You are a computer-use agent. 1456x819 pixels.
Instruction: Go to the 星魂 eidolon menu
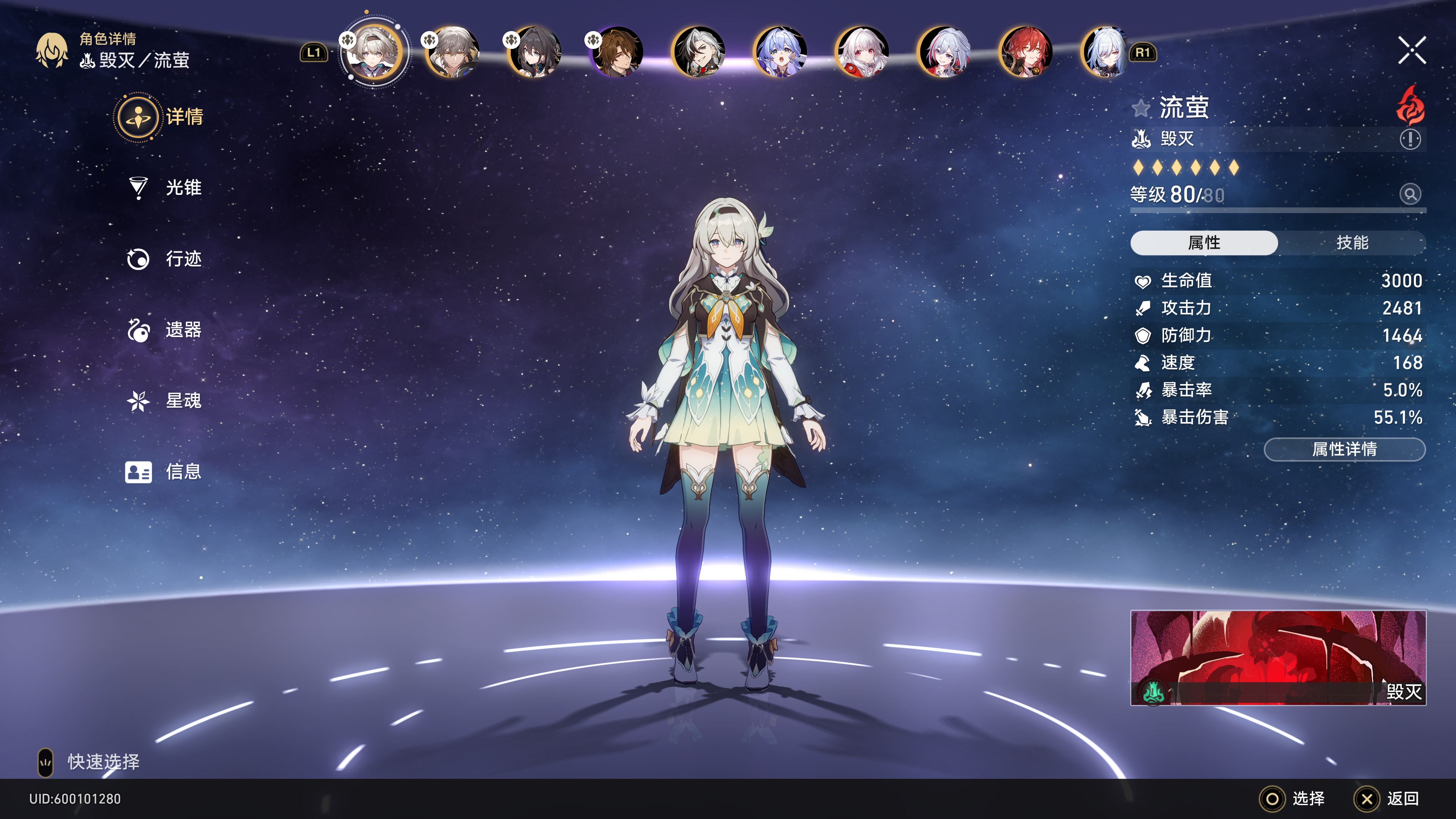pyautogui.click(x=182, y=401)
